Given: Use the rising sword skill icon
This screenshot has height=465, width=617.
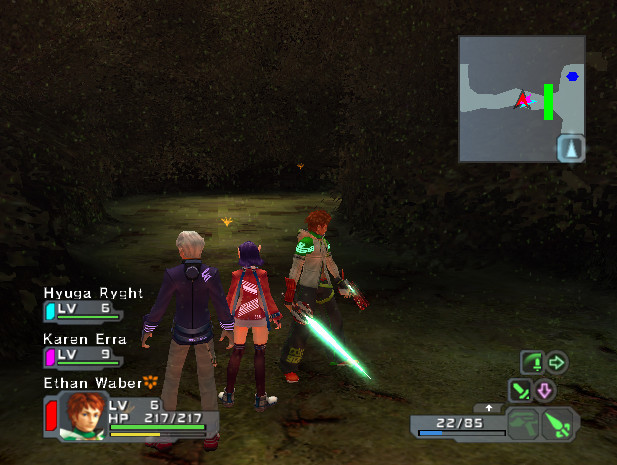Looking at the screenshot, I should [x=532, y=361].
